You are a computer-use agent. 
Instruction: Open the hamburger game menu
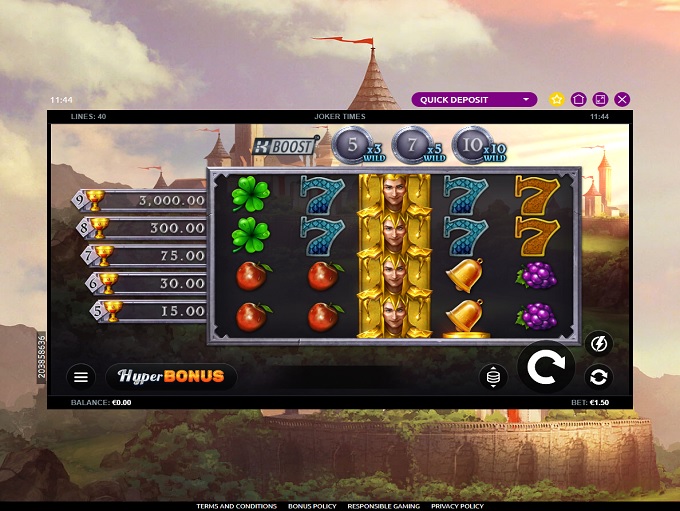pyautogui.click(x=82, y=377)
